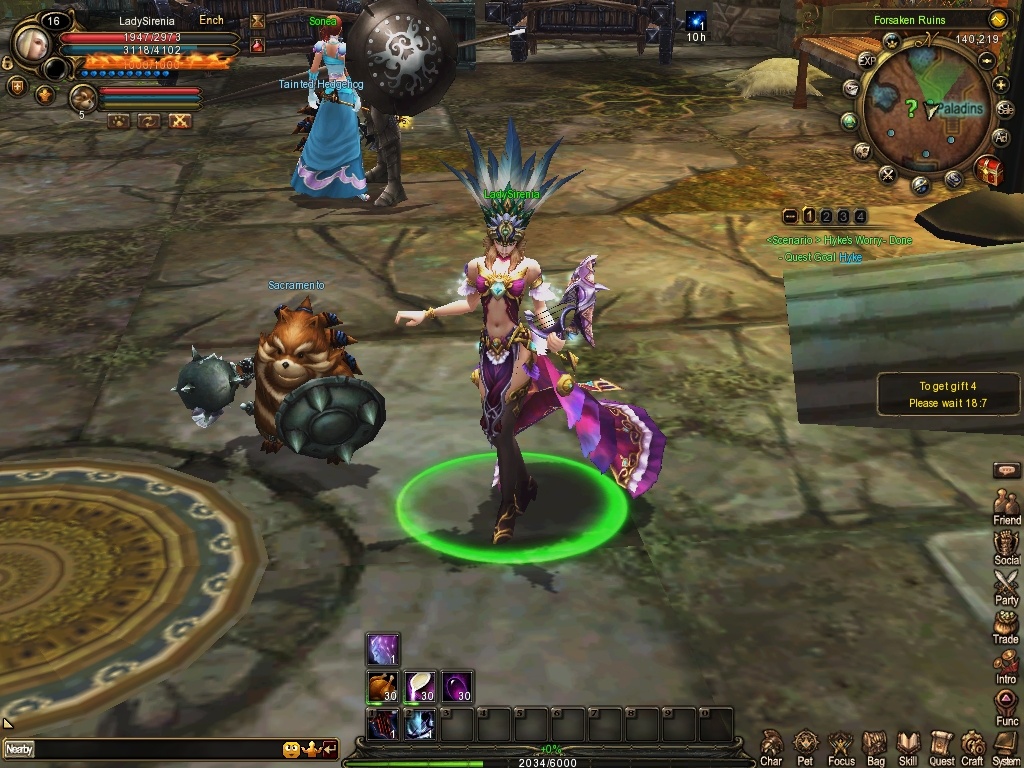The height and width of the screenshot is (768, 1024).
Task: Use the roast chicken food item
Action: pyautogui.click(x=383, y=687)
